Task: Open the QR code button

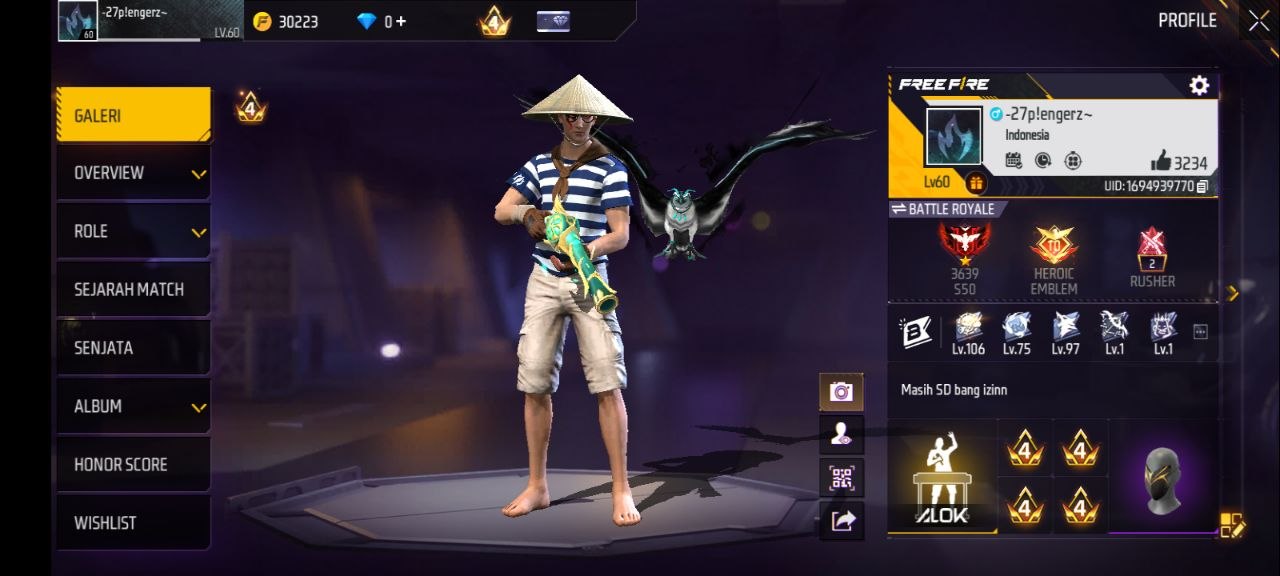Action: point(841,478)
